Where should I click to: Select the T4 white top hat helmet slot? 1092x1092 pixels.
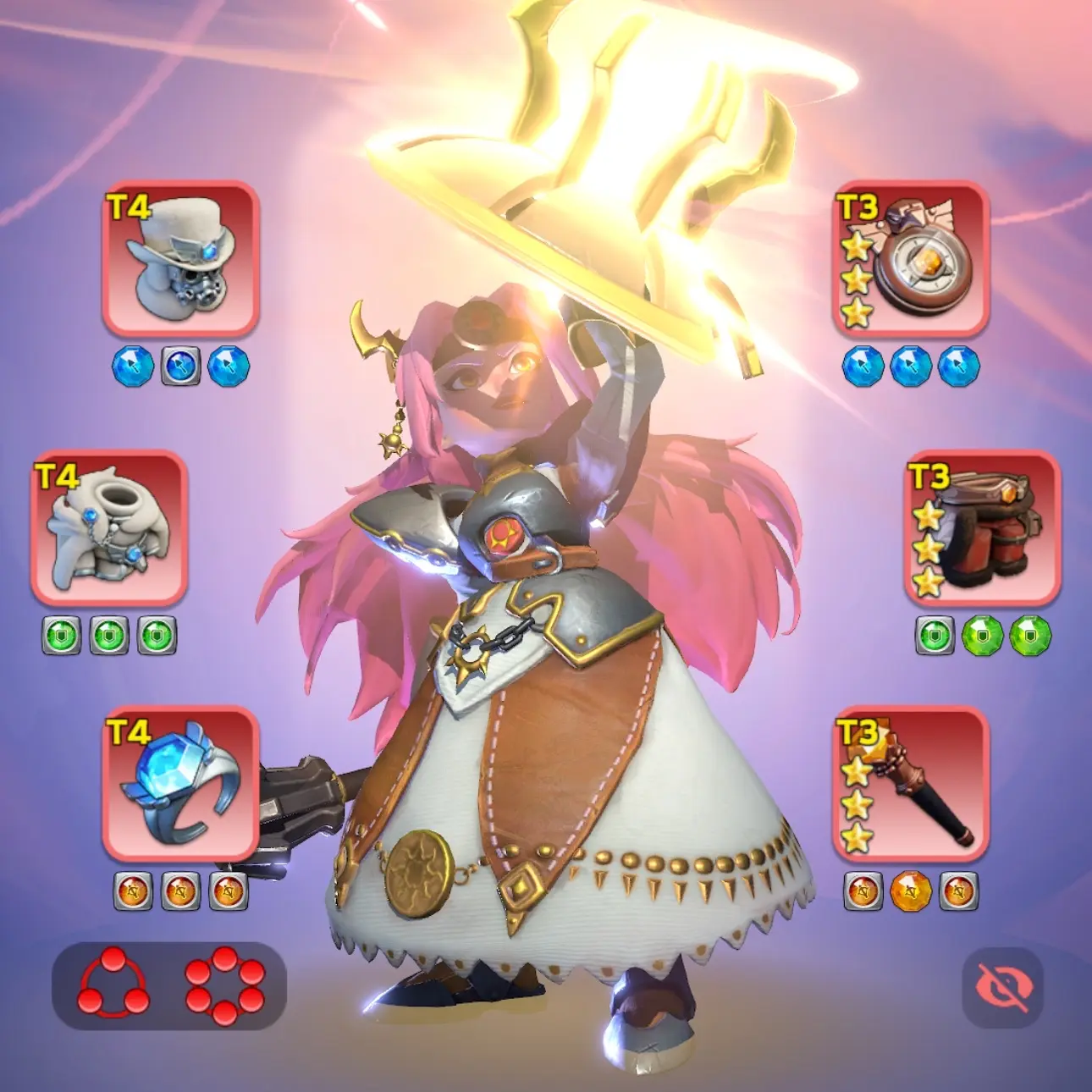(180, 258)
